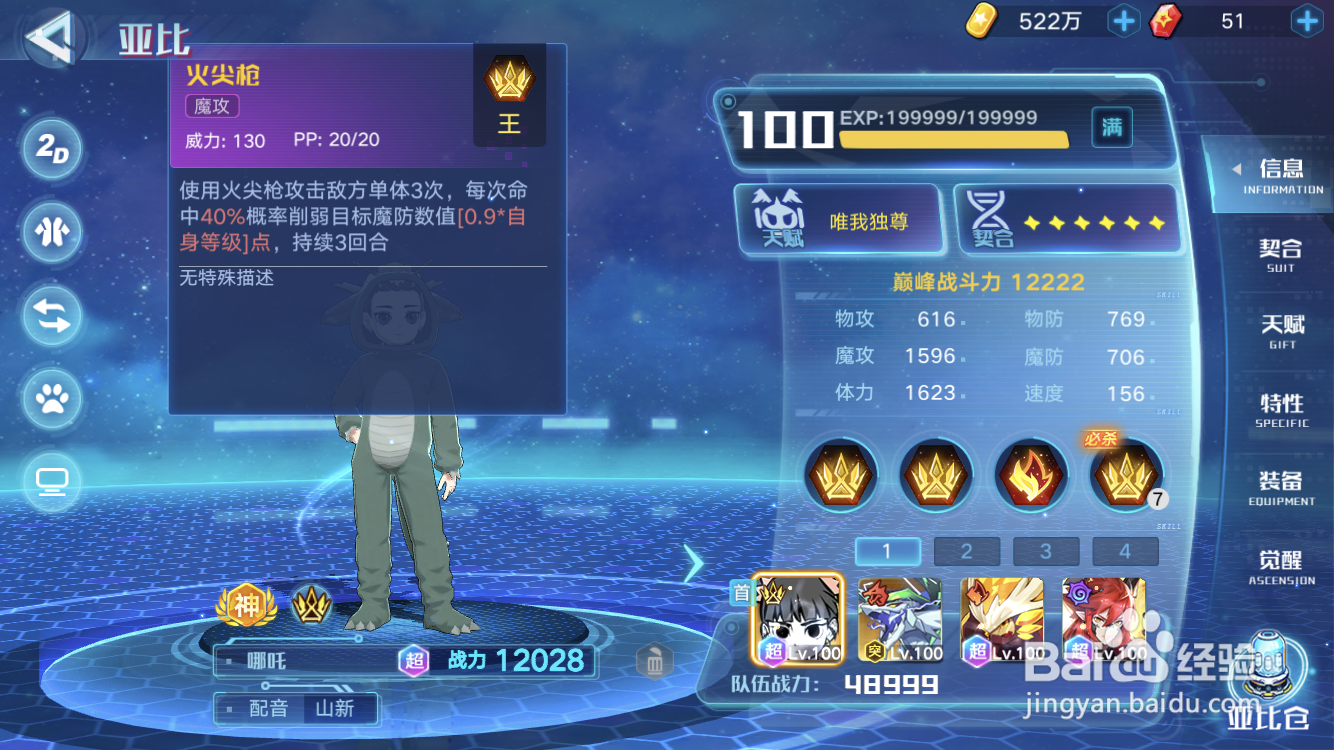1334x750 pixels.
Task: Select team page 2
Action: click(x=967, y=550)
